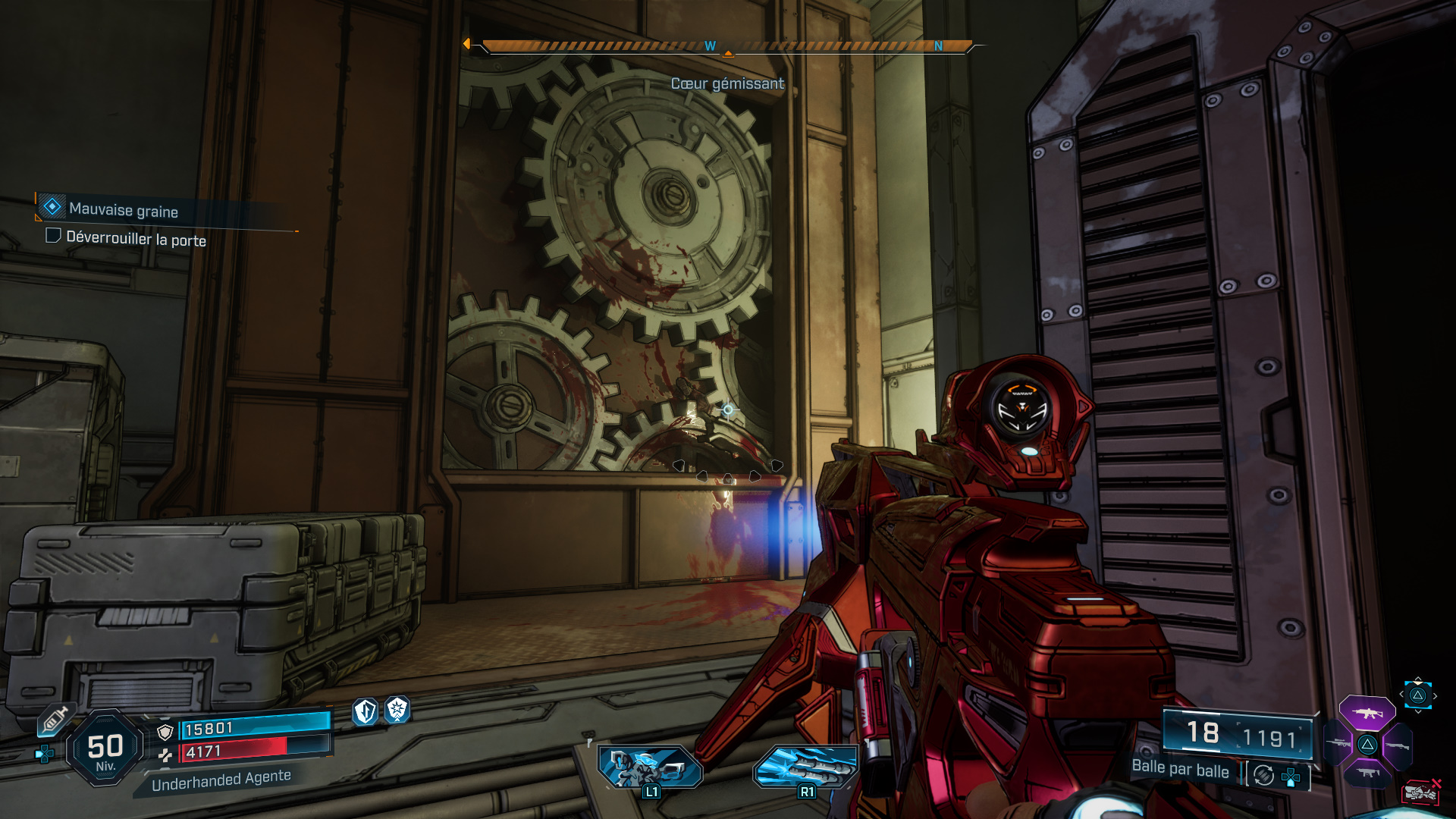
Task: Click the W marker on the compass bar
Action: tap(709, 45)
